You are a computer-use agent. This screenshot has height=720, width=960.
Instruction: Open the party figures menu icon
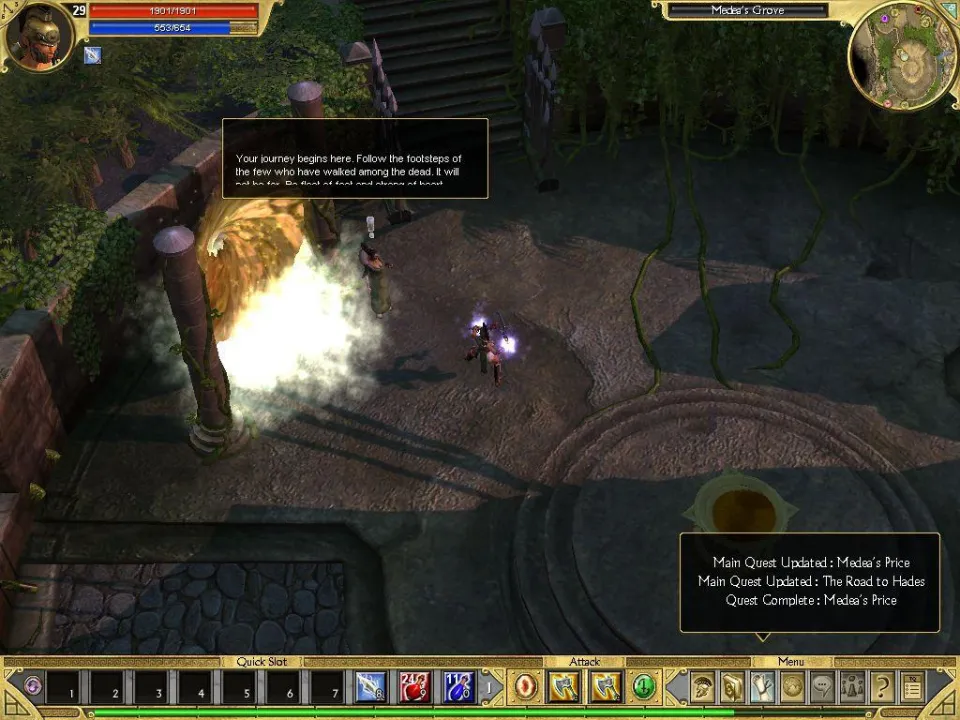[x=852, y=686]
